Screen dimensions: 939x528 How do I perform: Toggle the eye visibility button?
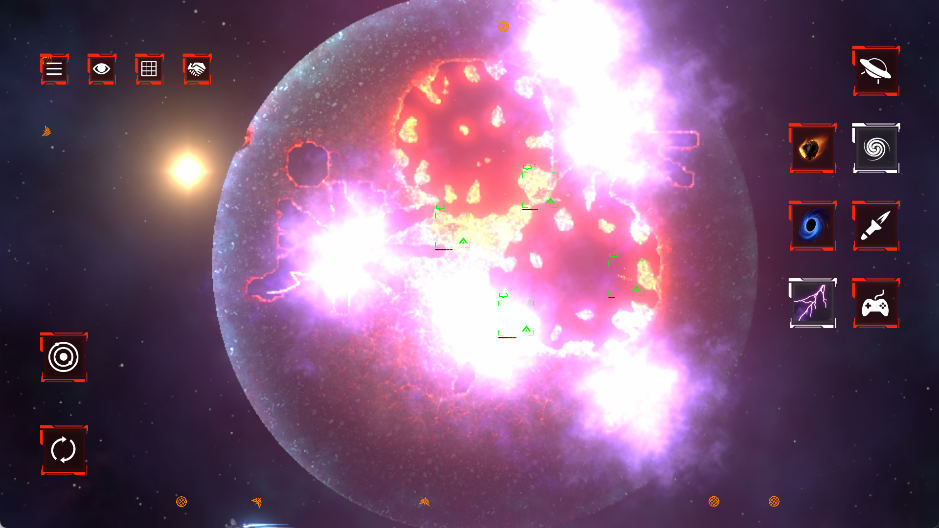(101, 69)
